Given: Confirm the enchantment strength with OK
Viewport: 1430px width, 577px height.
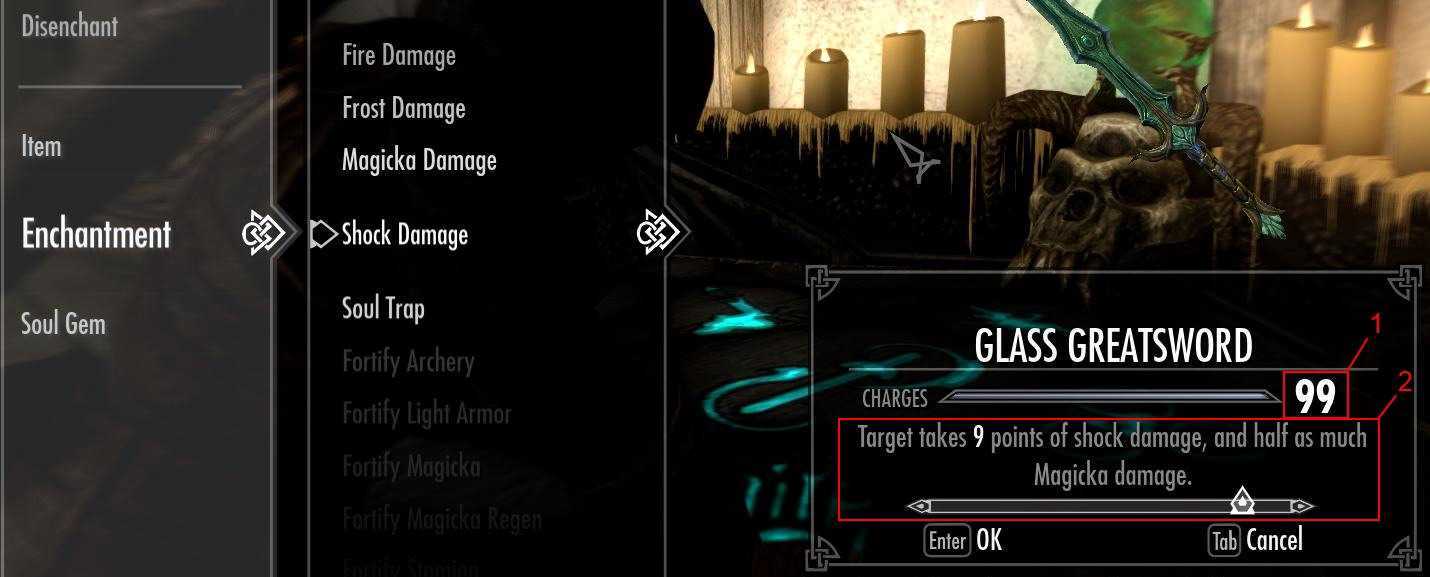Looking at the screenshot, I should (963, 541).
